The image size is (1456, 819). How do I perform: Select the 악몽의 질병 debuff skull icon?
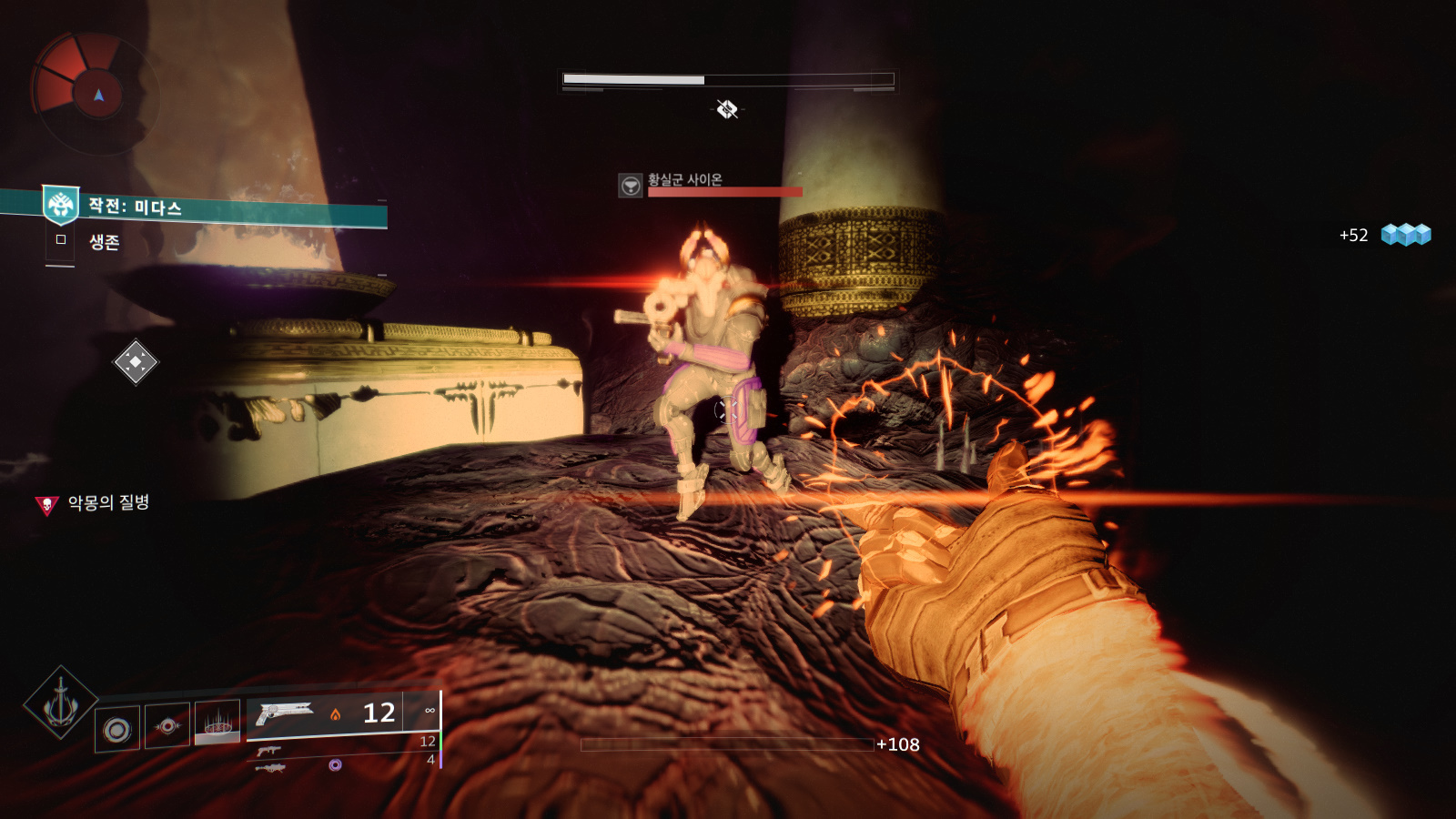click(x=45, y=504)
